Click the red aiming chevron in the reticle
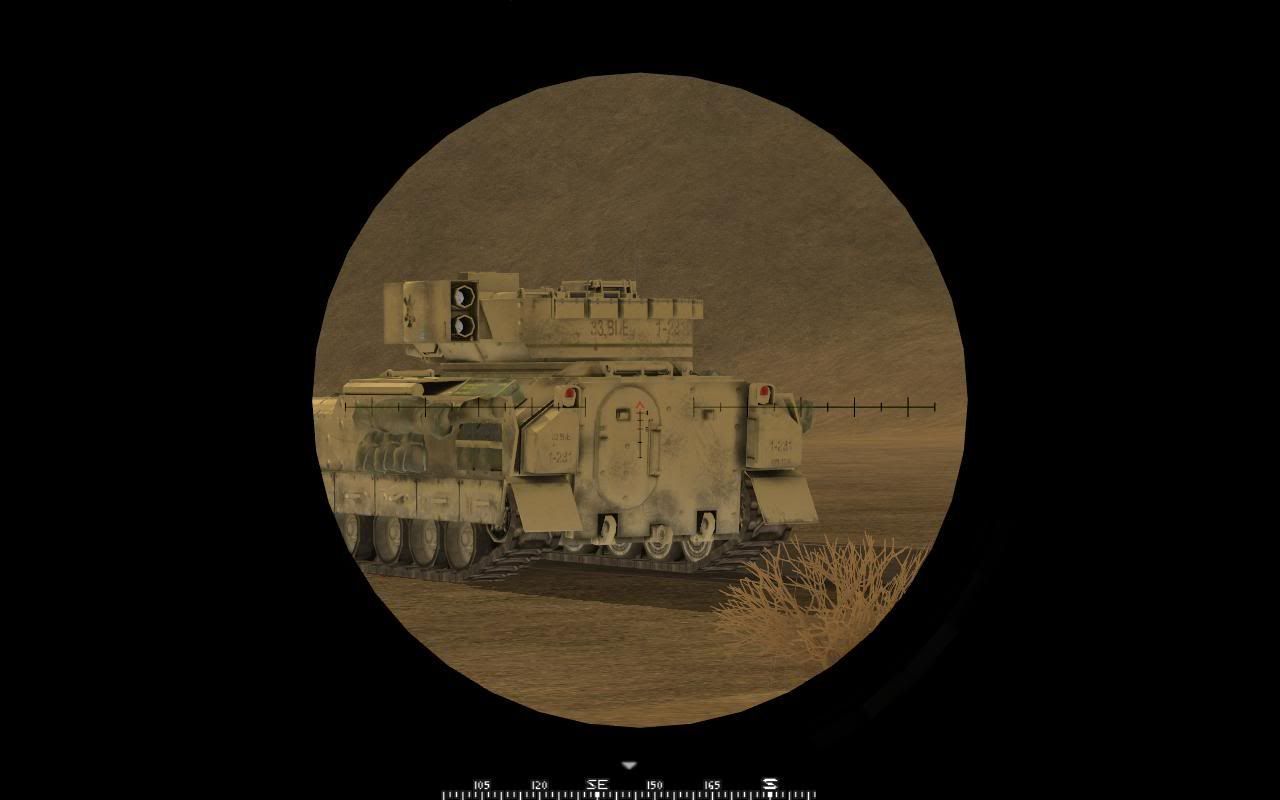The width and height of the screenshot is (1280, 800). [x=640, y=406]
